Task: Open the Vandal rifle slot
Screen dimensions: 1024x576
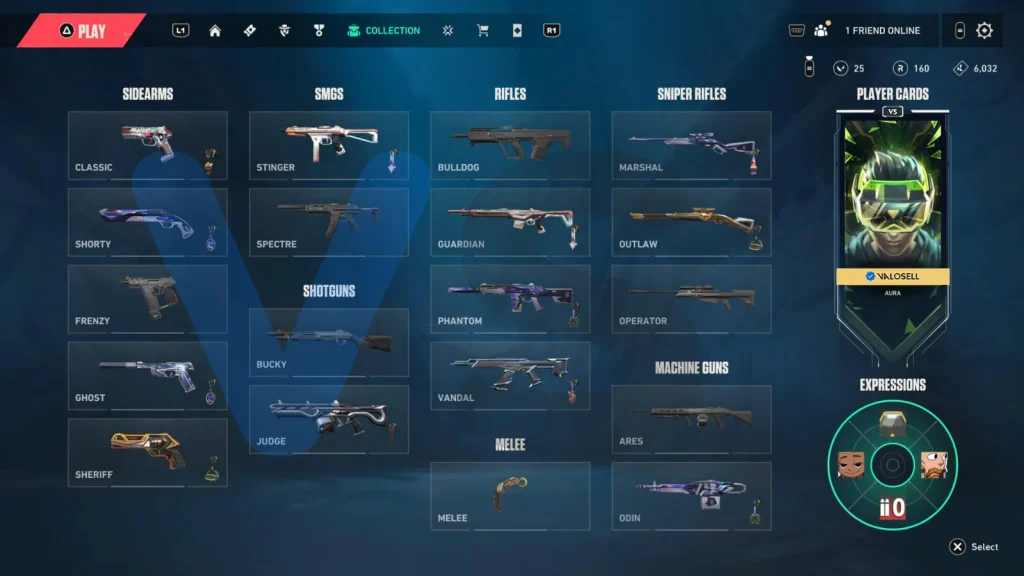Action: coord(510,376)
